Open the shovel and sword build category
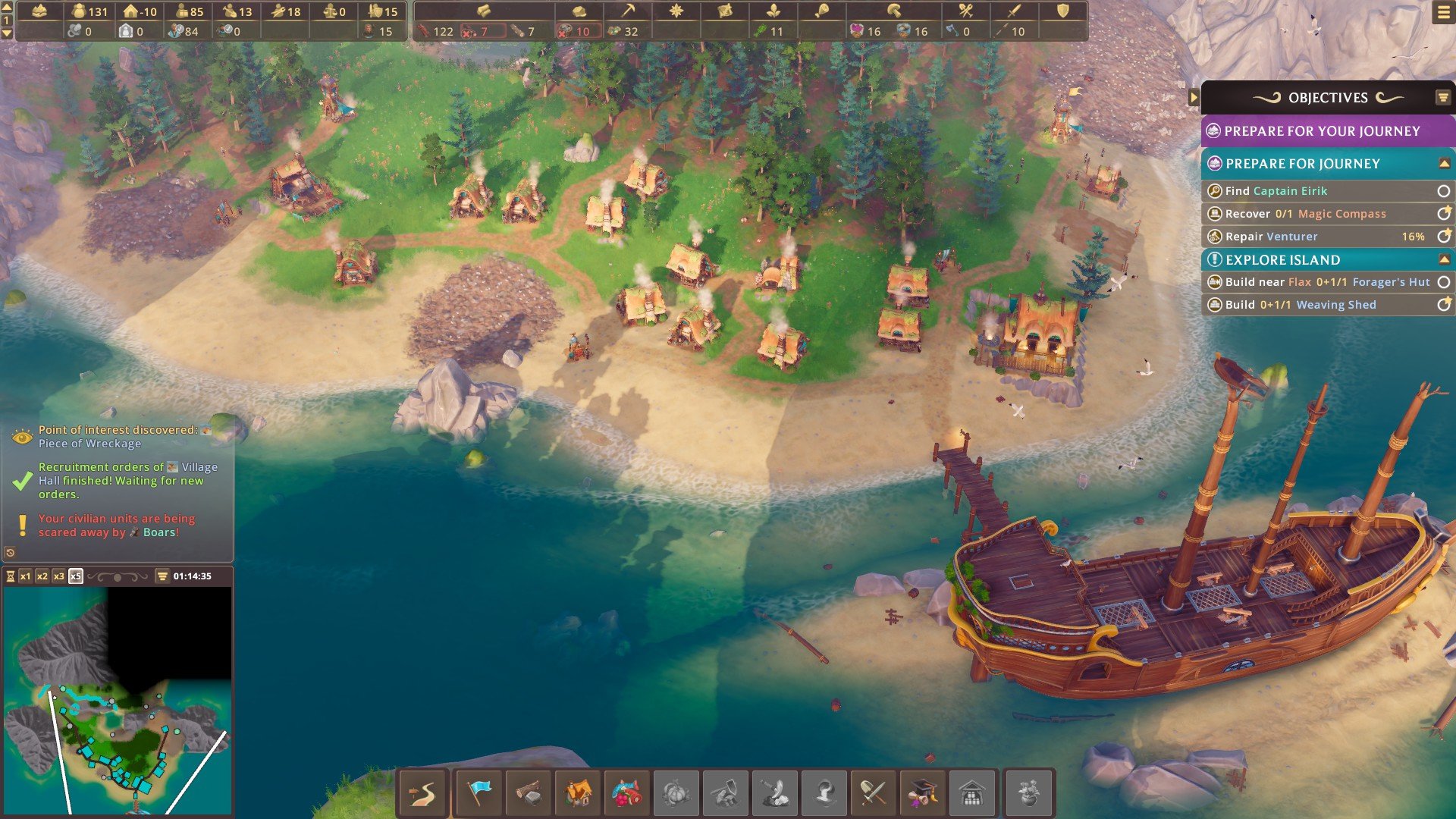Image resolution: width=1456 pixels, height=819 pixels. (873, 793)
